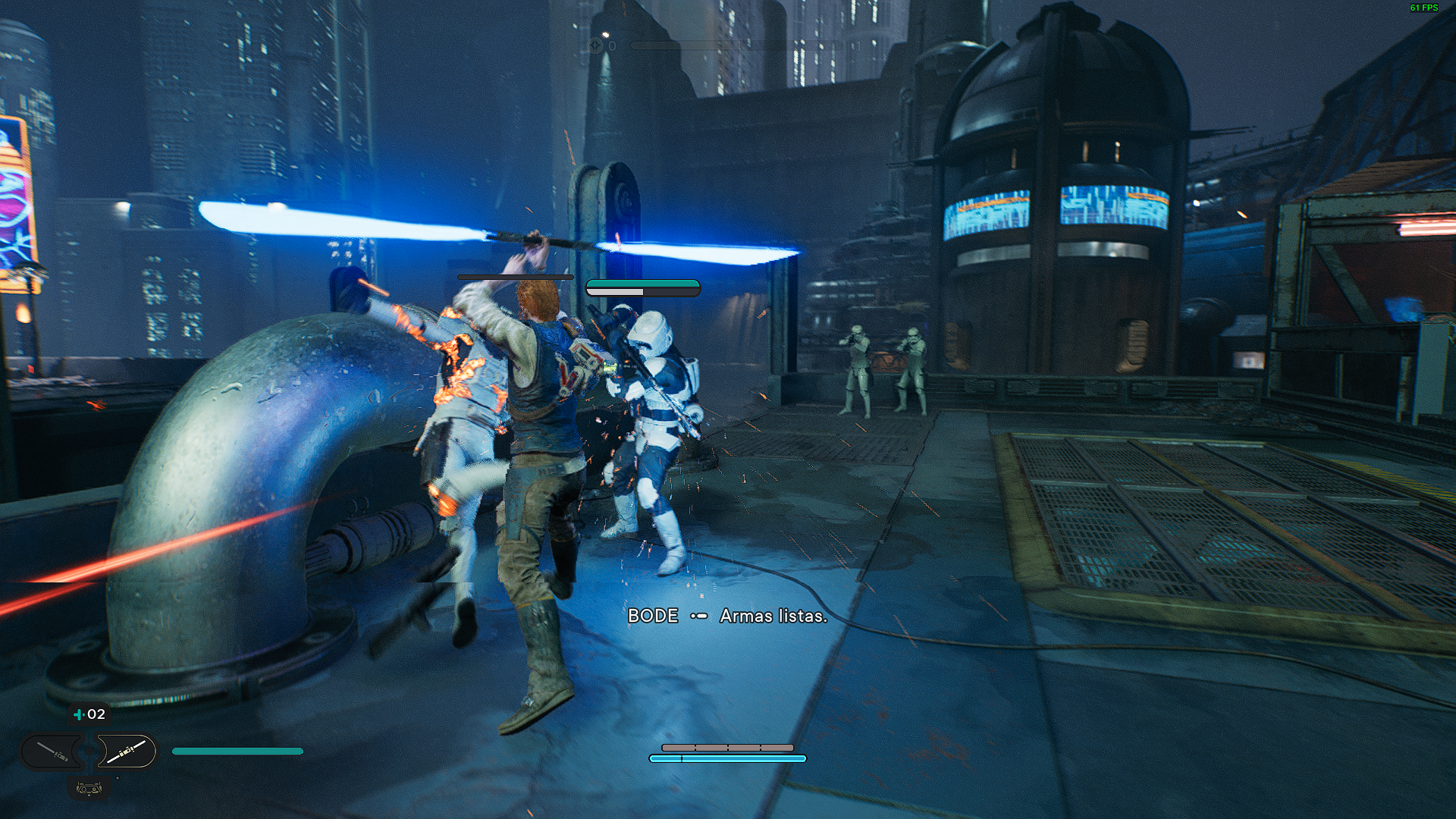Activate the BD-1 droid icon

click(89, 789)
